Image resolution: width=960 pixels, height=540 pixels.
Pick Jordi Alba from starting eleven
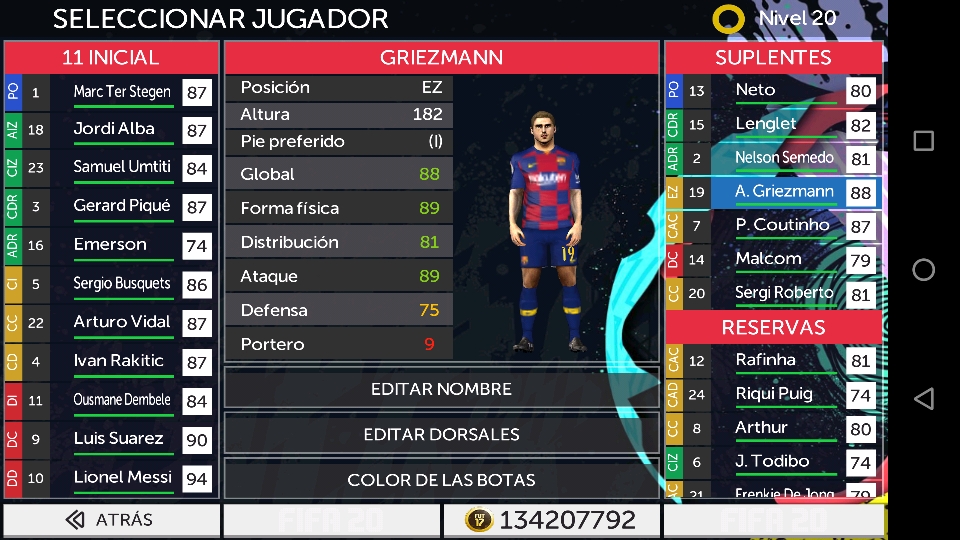pyautogui.click(x=115, y=130)
